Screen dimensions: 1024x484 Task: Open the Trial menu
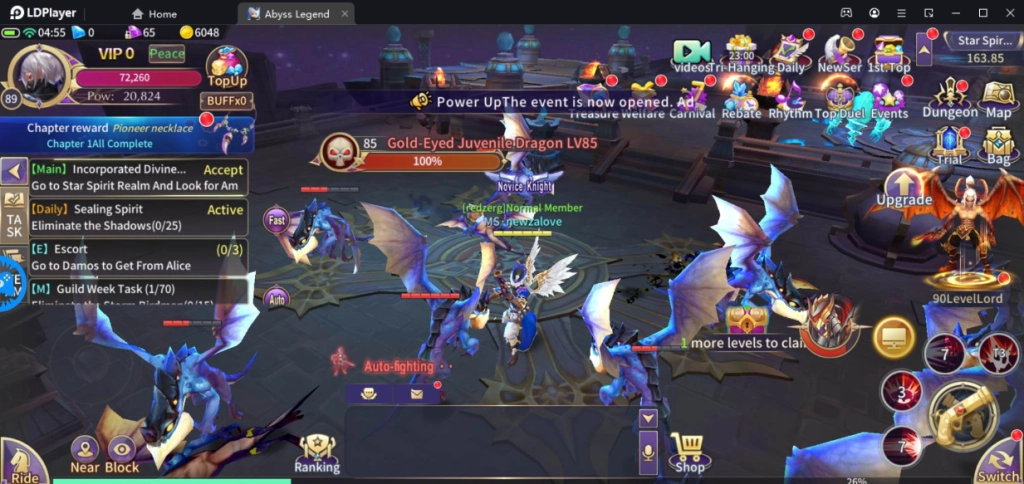click(x=949, y=146)
